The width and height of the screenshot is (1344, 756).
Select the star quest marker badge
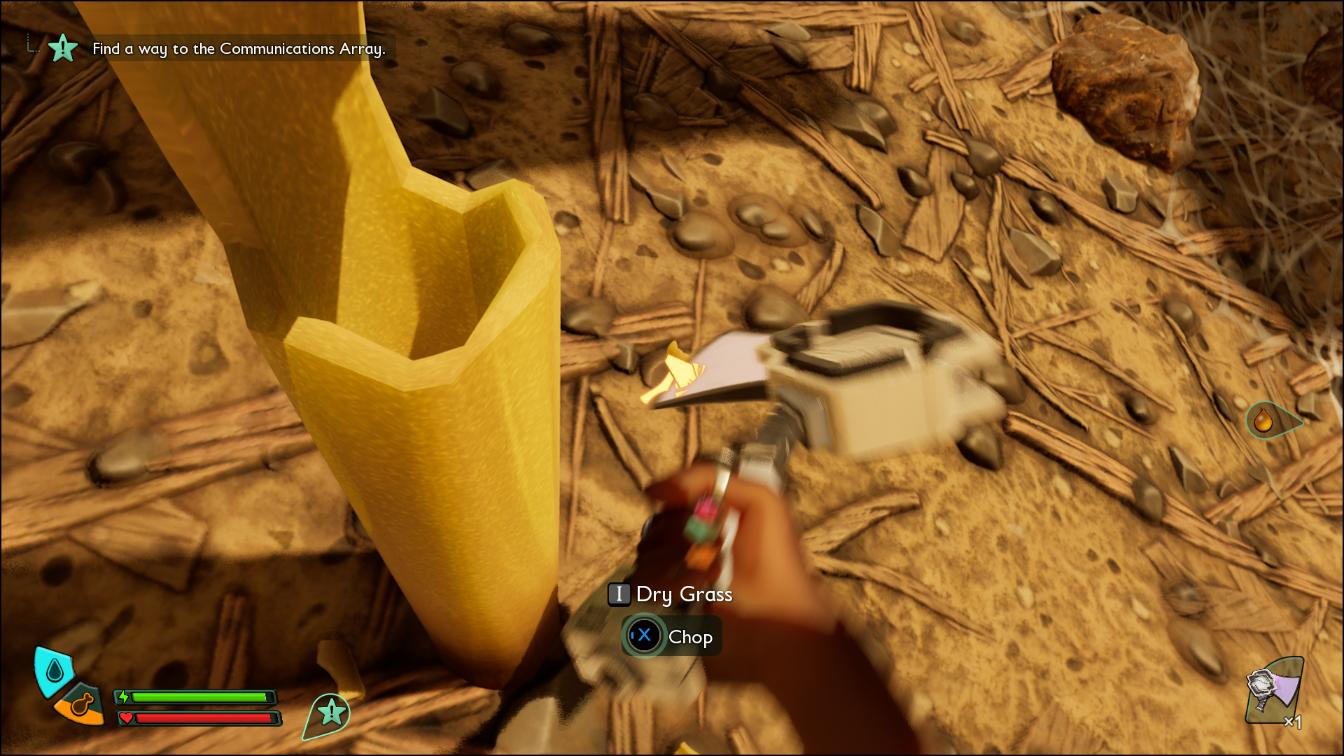click(x=330, y=712)
